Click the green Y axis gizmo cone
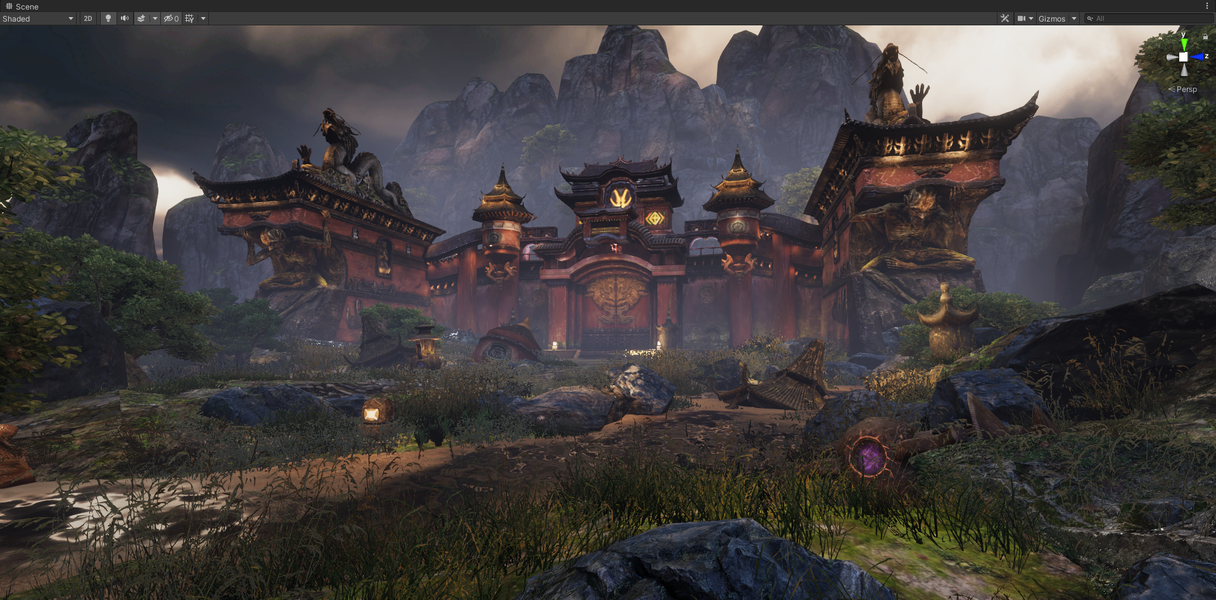Image resolution: width=1216 pixels, height=600 pixels. [x=1184, y=43]
